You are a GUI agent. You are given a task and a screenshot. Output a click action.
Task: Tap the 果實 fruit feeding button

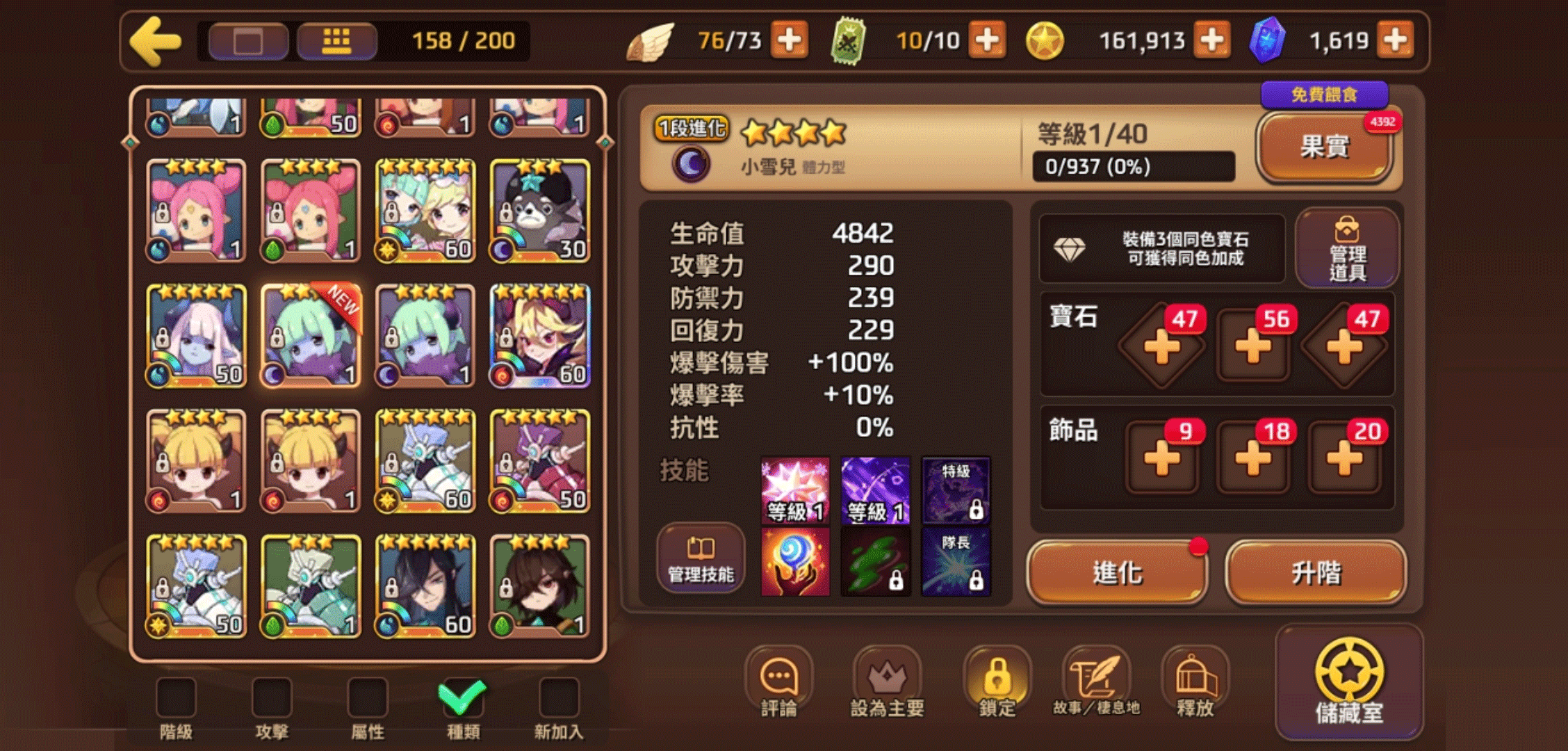(1324, 147)
